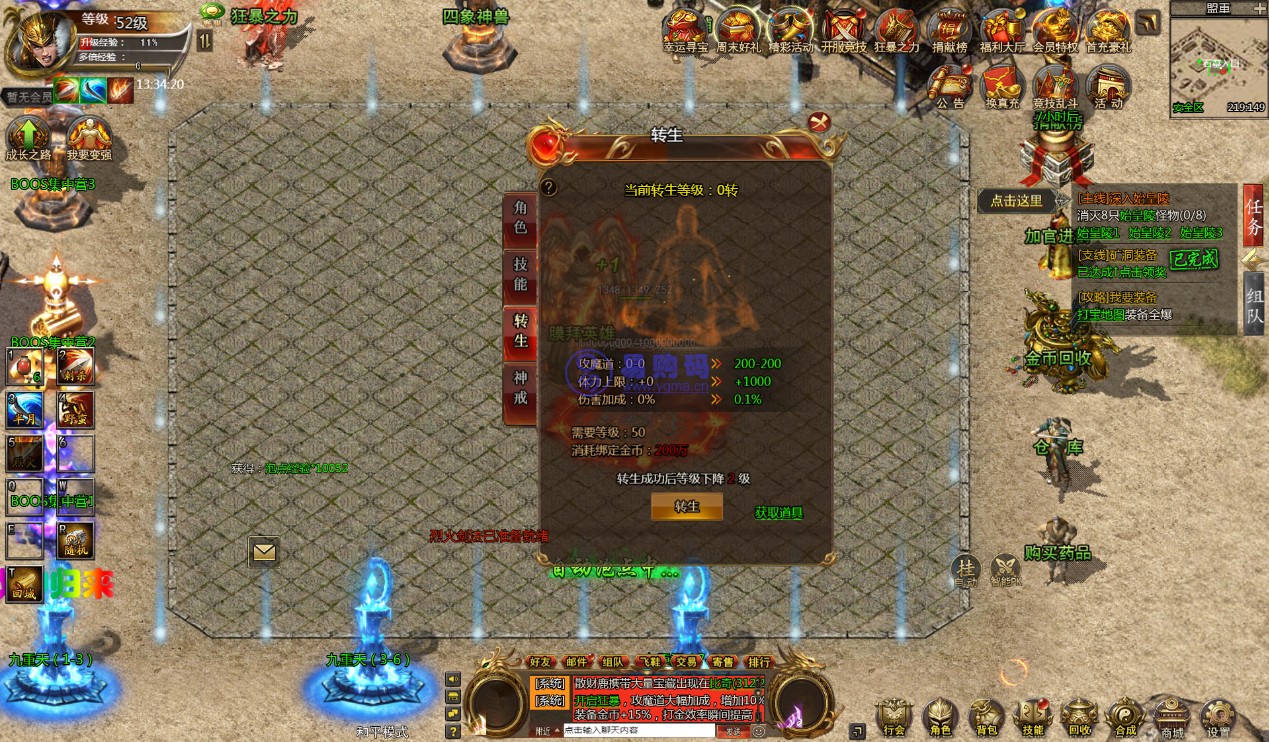Click the chat text input field

[x=637, y=731]
